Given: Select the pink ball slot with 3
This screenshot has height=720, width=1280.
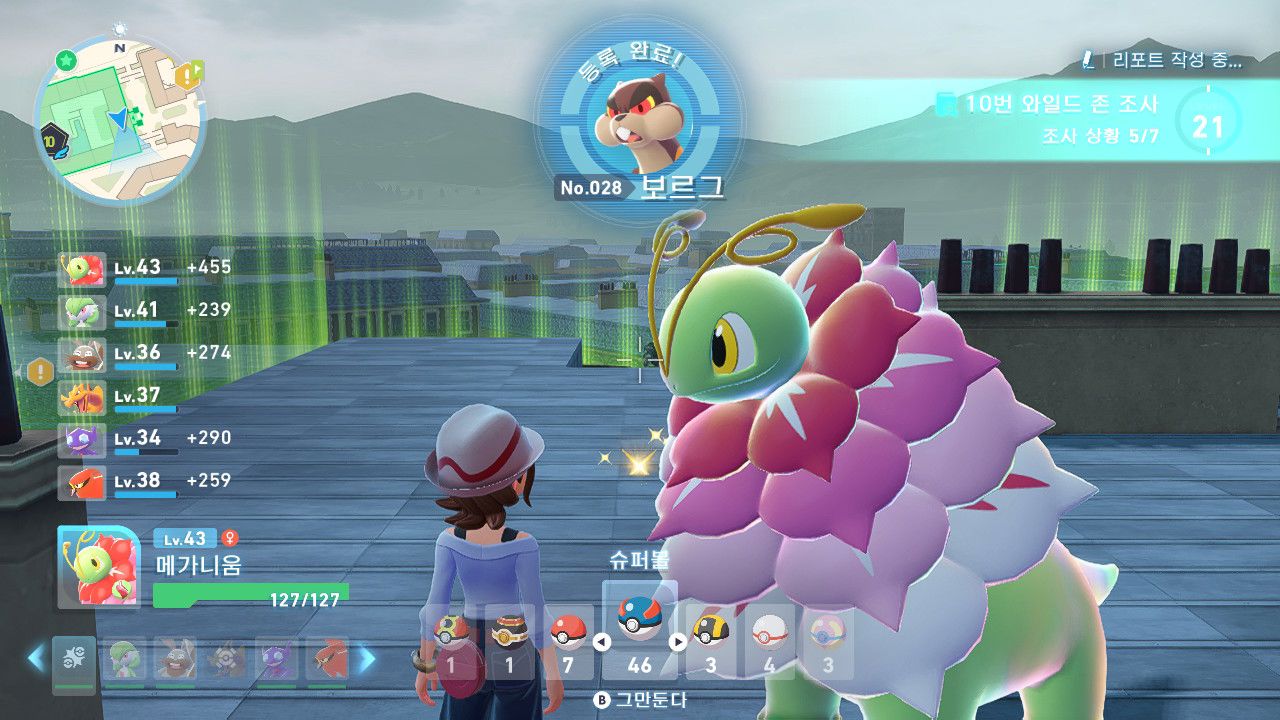Looking at the screenshot, I should [x=828, y=640].
